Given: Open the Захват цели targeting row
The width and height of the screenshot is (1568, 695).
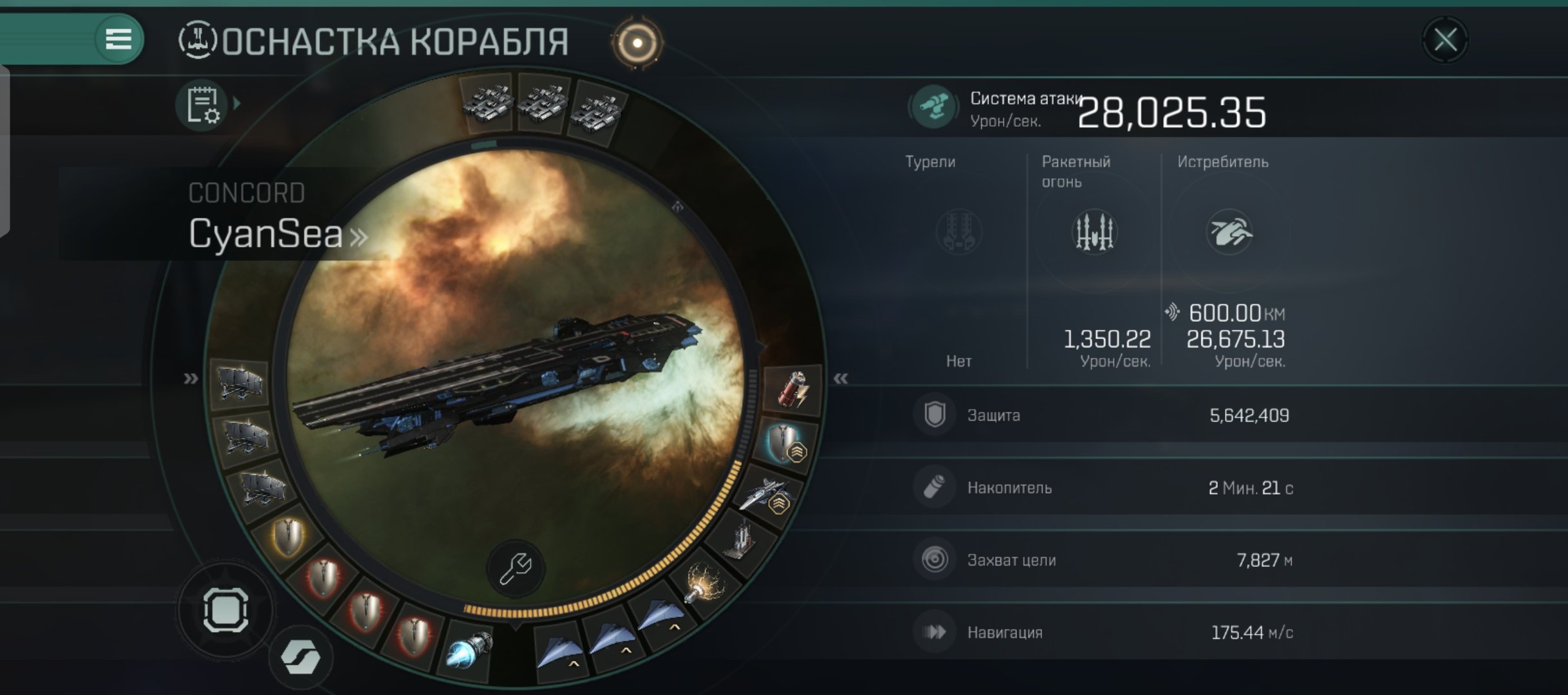Looking at the screenshot, I should pyautogui.click(x=1101, y=560).
